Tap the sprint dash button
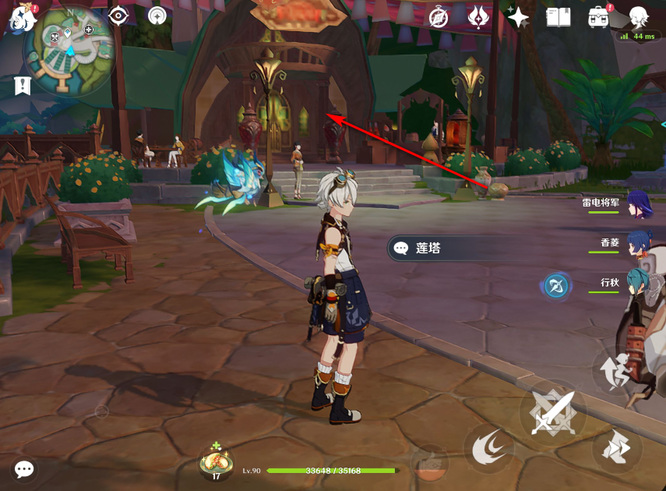Screen dimensions: 666x491 point(615,448)
